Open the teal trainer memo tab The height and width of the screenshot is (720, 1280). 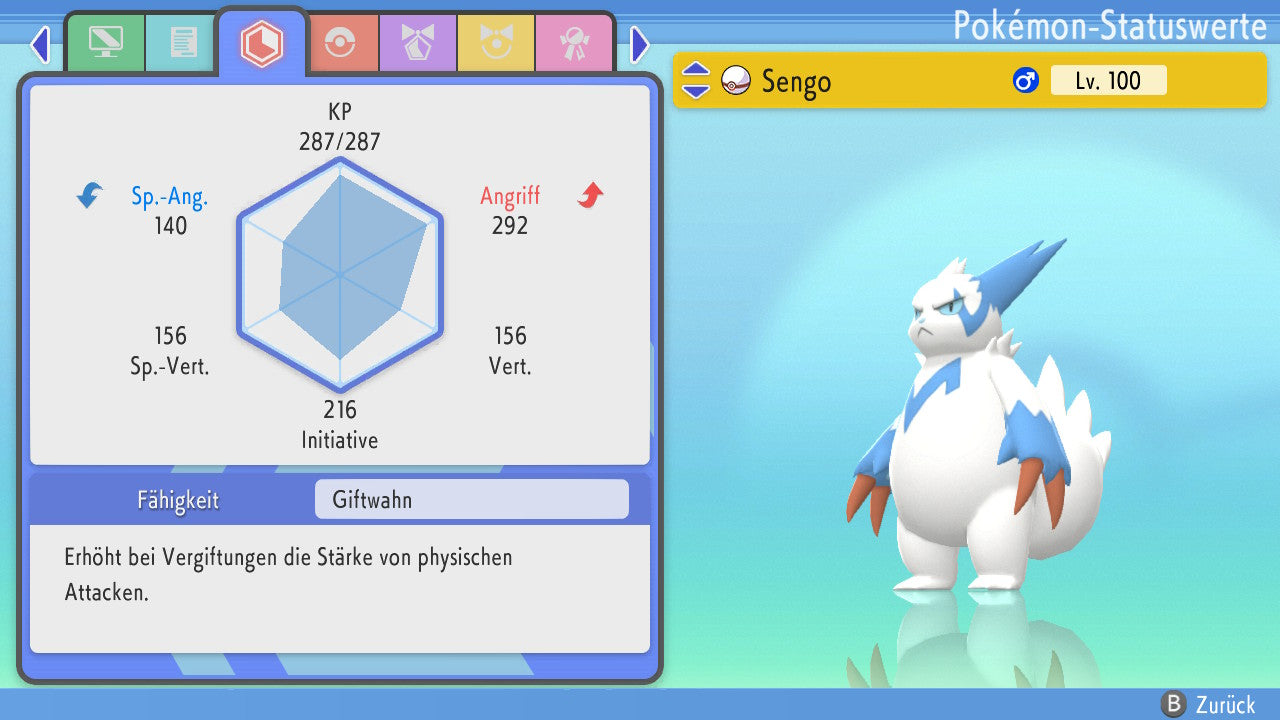tap(182, 42)
